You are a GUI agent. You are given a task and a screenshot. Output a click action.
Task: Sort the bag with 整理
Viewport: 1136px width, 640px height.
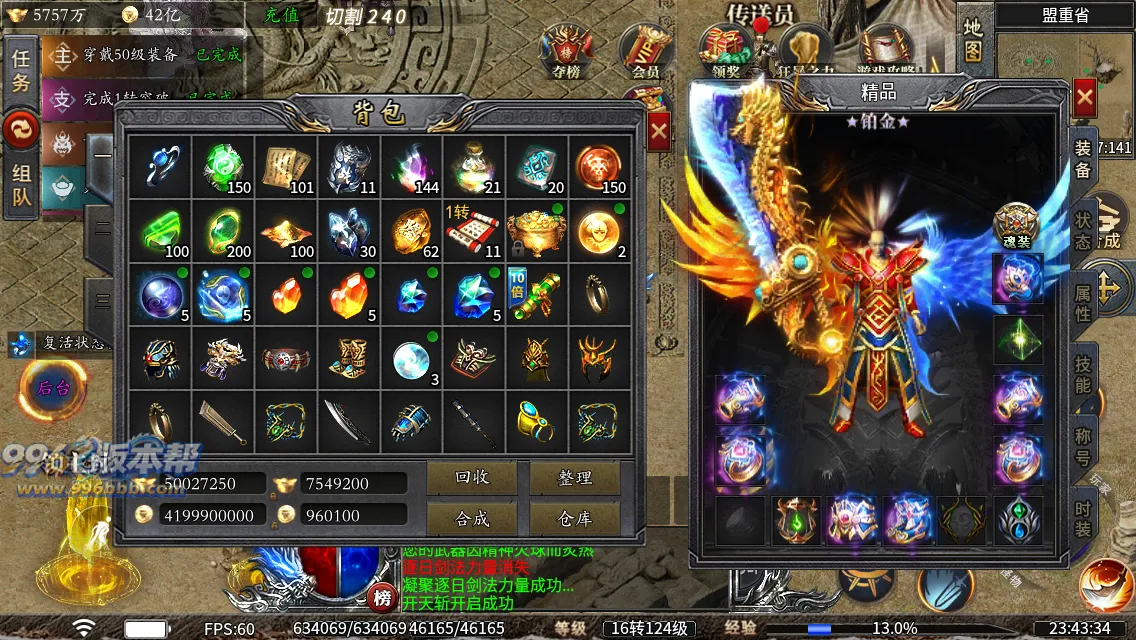pyautogui.click(x=575, y=478)
